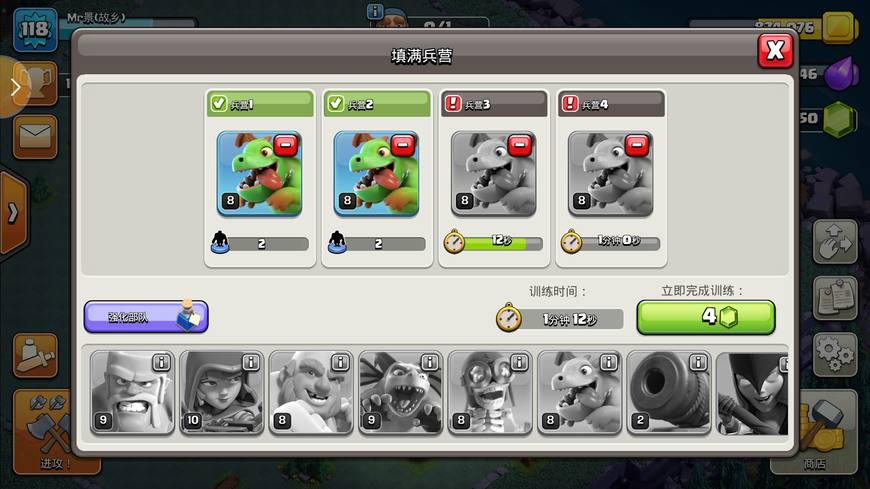
Task: Show info for the Raged Barbarian
Action: [x=161, y=362]
